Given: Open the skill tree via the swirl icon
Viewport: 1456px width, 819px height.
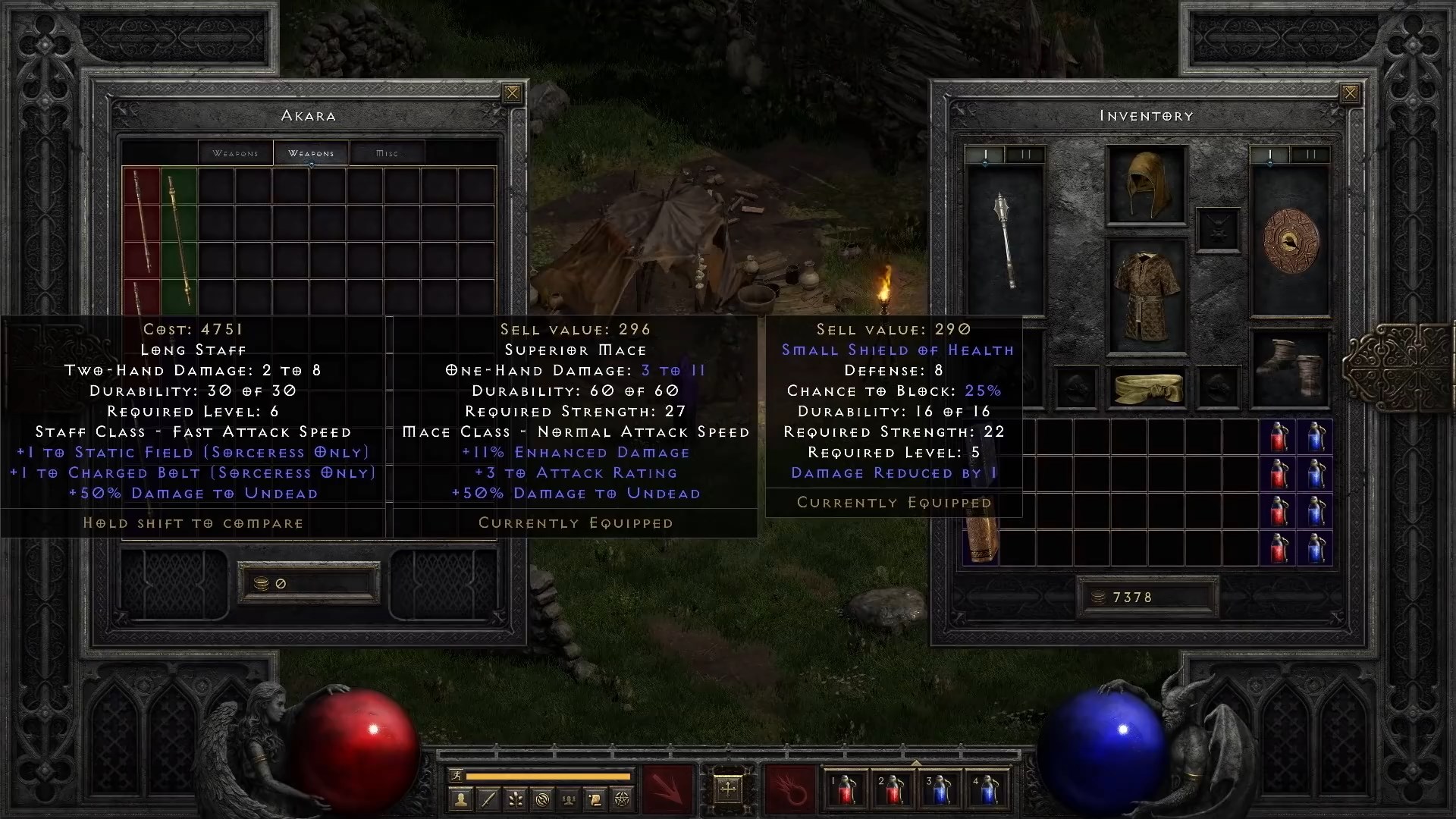Looking at the screenshot, I should click(542, 799).
